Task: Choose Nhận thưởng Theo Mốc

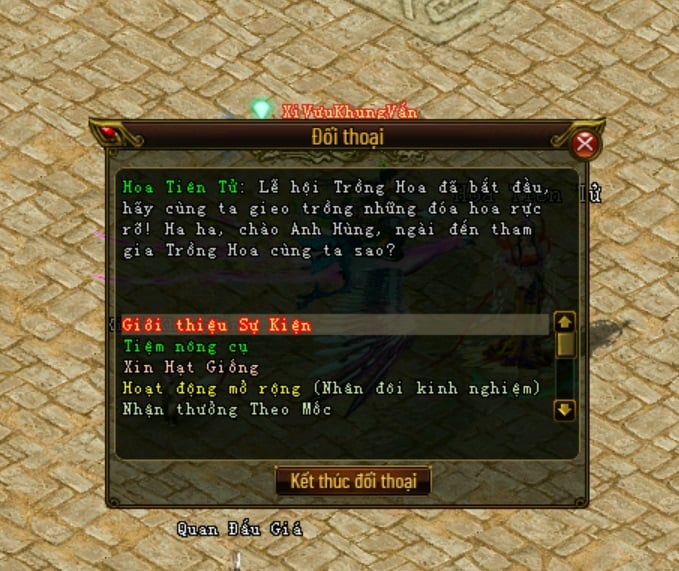Action: click(x=227, y=409)
